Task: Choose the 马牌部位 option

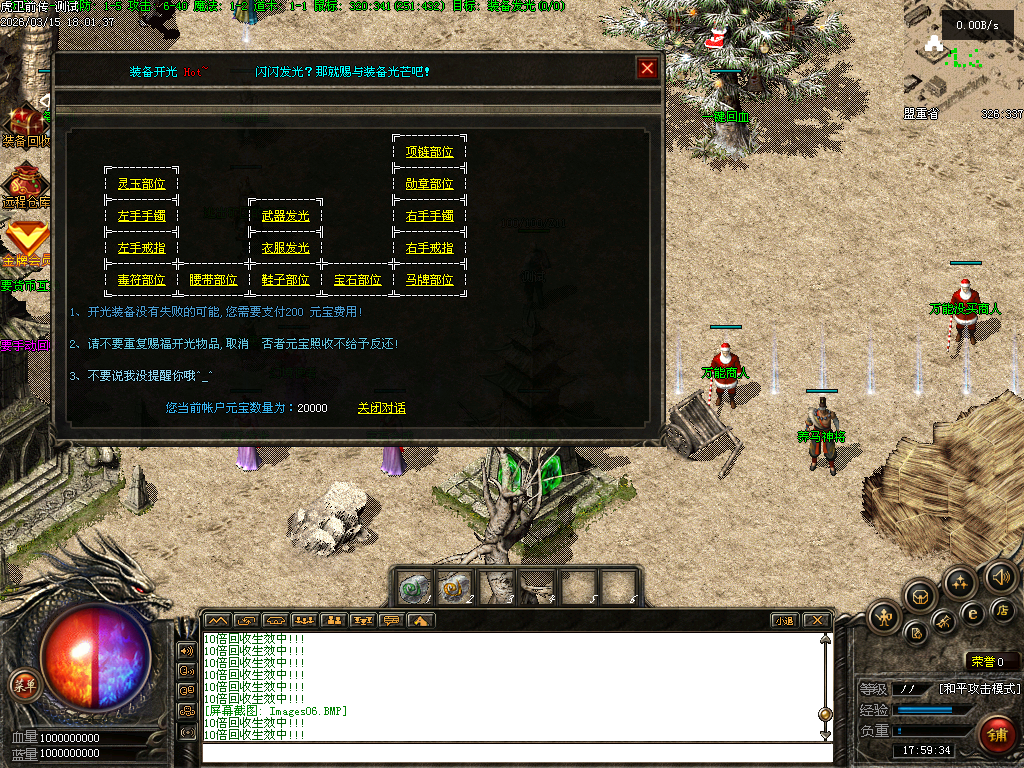Action: [429, 280]
